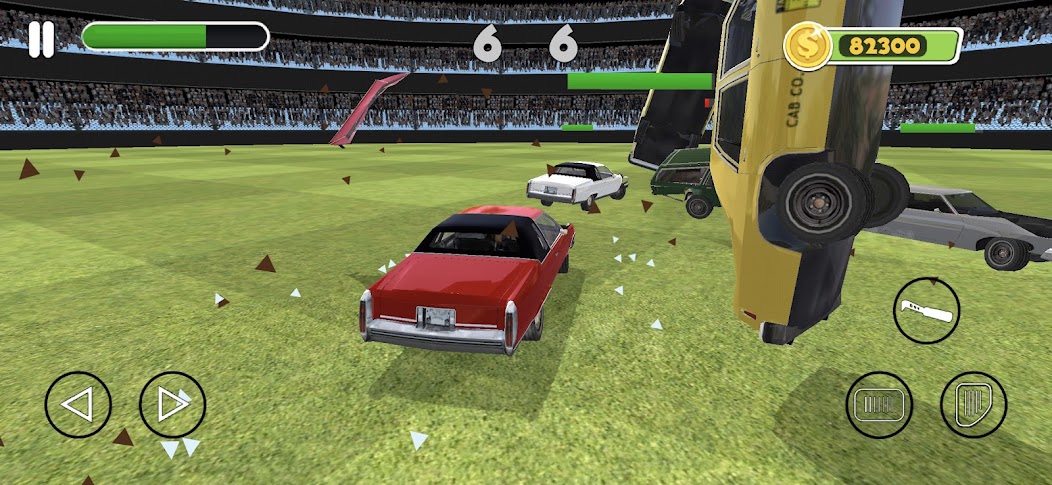Pull the handbrake lever icon
This screenshot has width=1052, height=485.
point(926,310)
